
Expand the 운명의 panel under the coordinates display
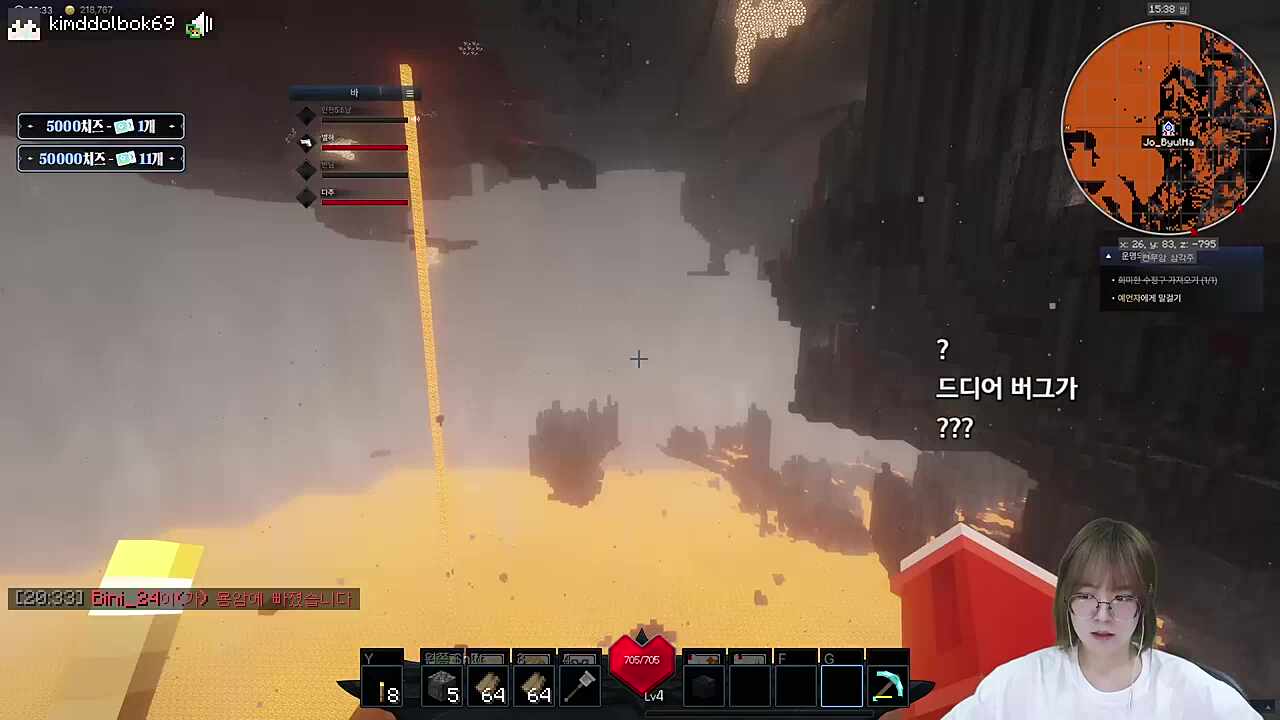[x=1160, y=257]
